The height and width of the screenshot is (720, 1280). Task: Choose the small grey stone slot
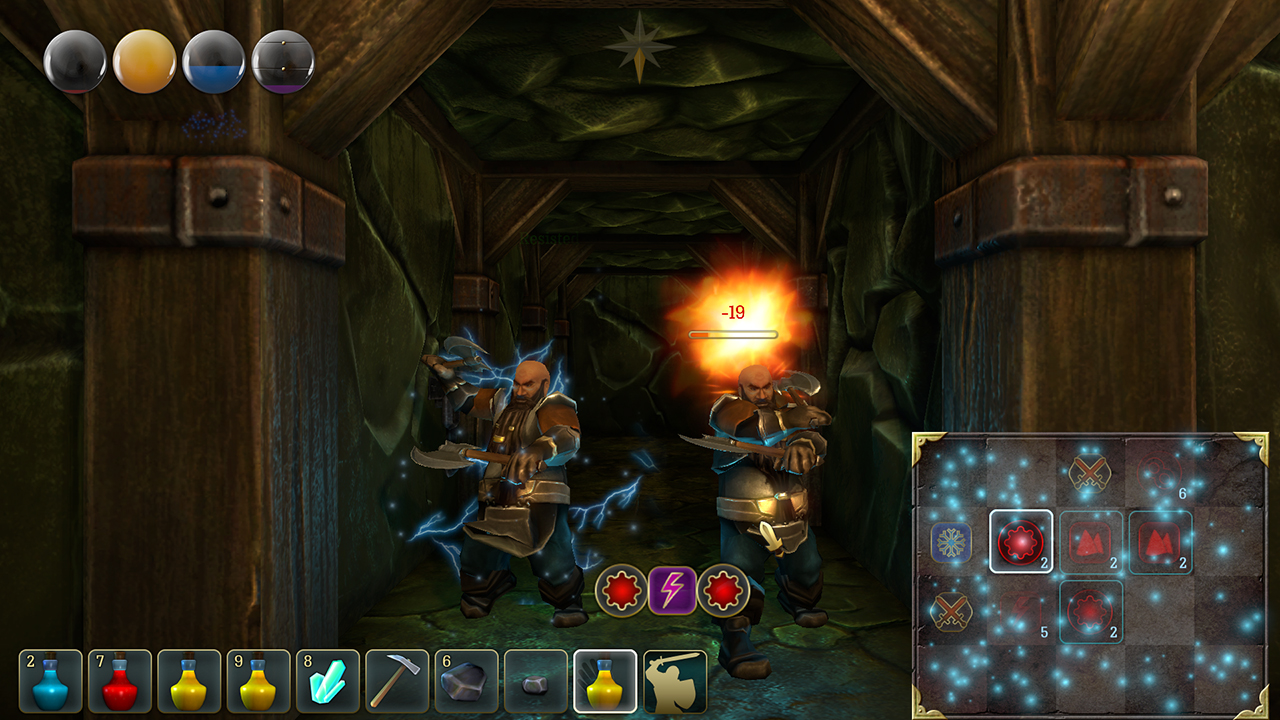536,681
